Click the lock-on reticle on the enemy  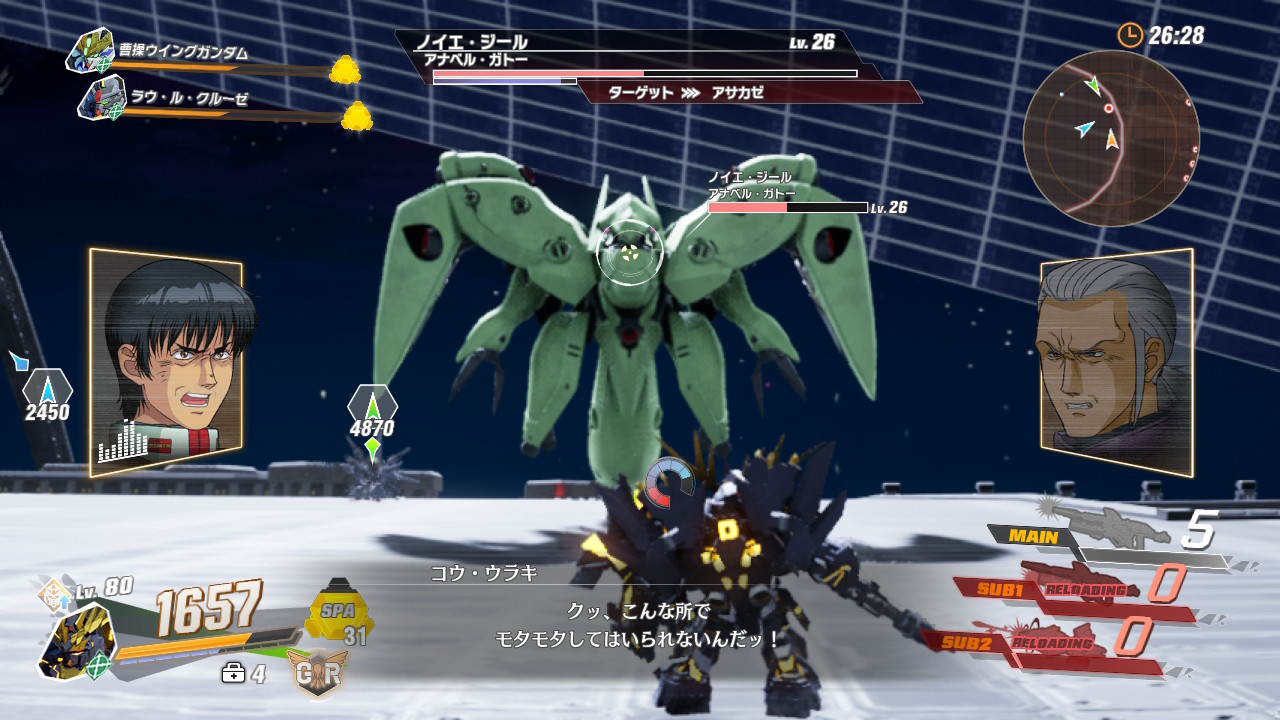[629, 254]
